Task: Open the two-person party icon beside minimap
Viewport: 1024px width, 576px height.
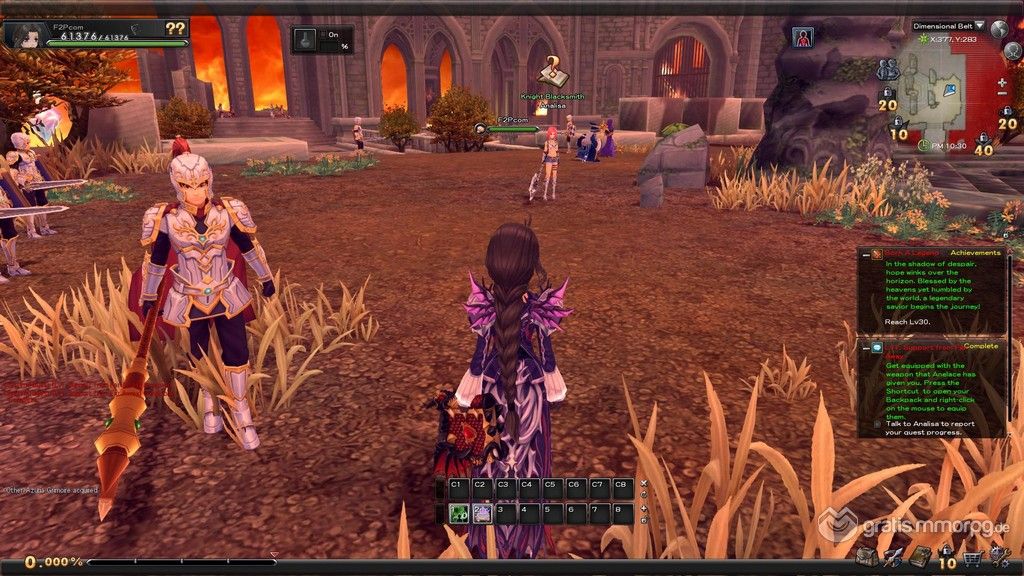Action: (x=887, y=70)
